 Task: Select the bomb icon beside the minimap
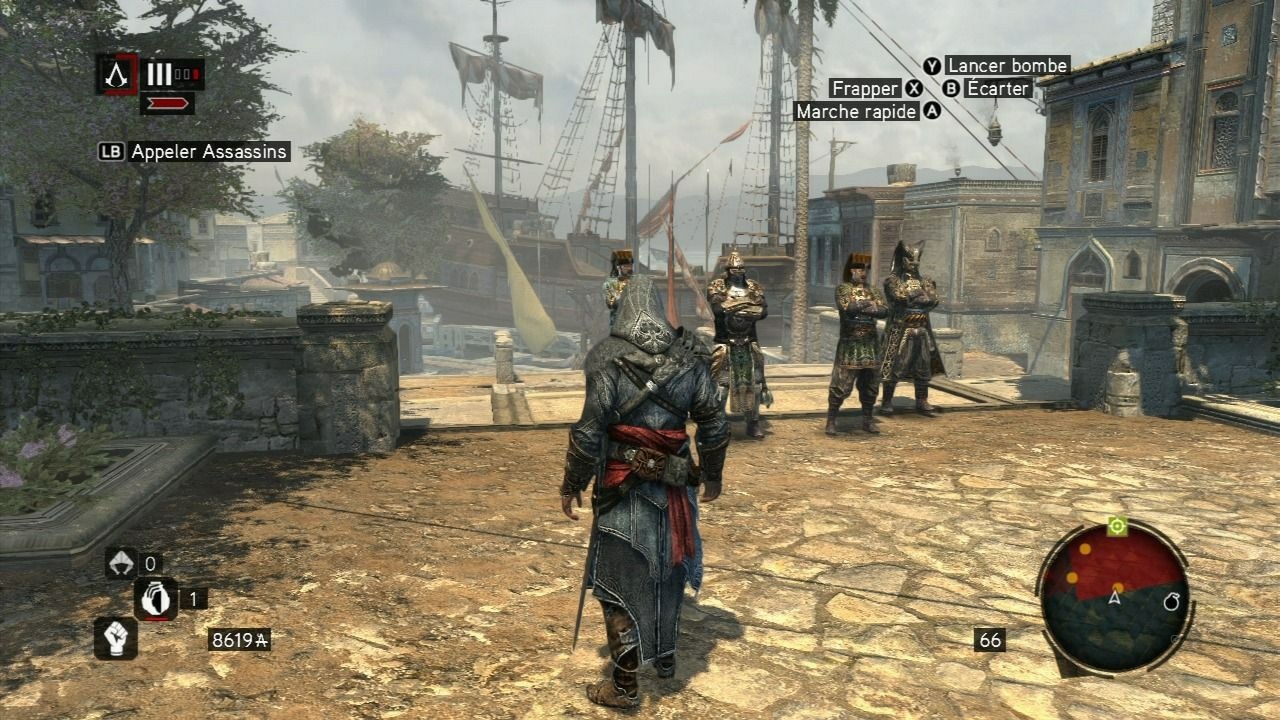1171,602
